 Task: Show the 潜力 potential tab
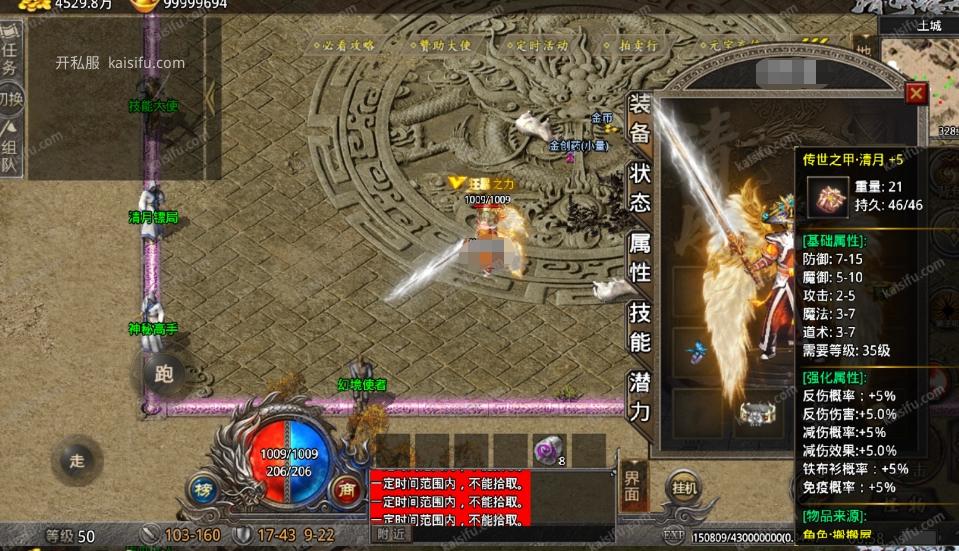[639, 396]
